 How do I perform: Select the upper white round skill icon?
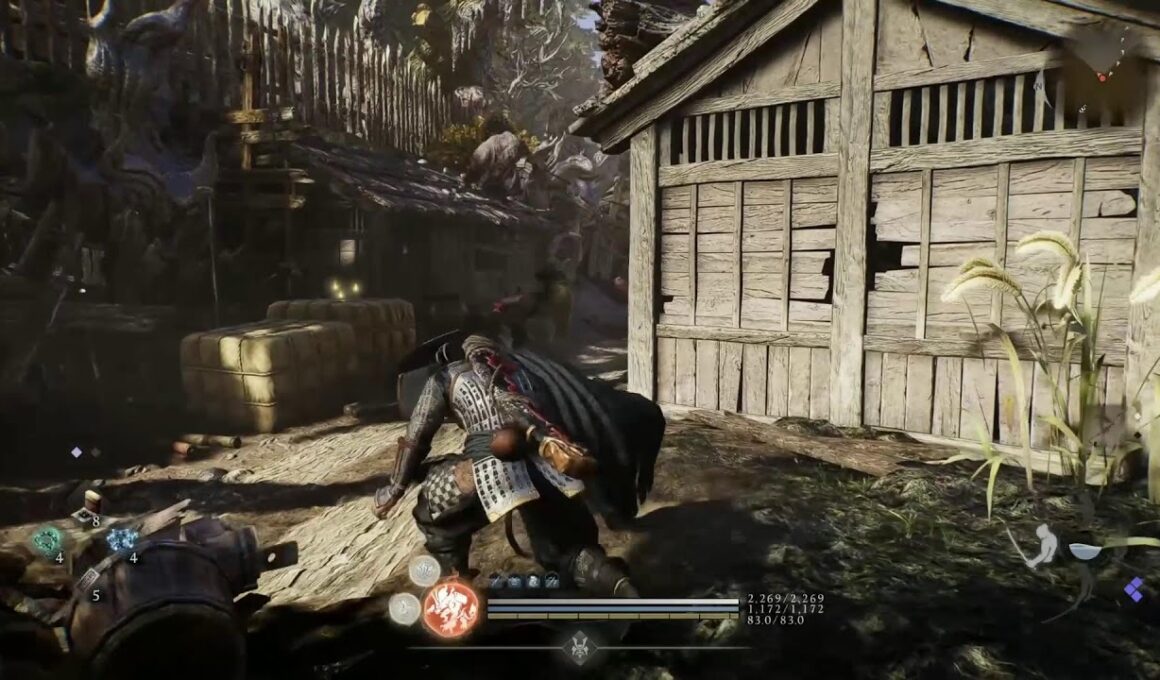(424, 570)
